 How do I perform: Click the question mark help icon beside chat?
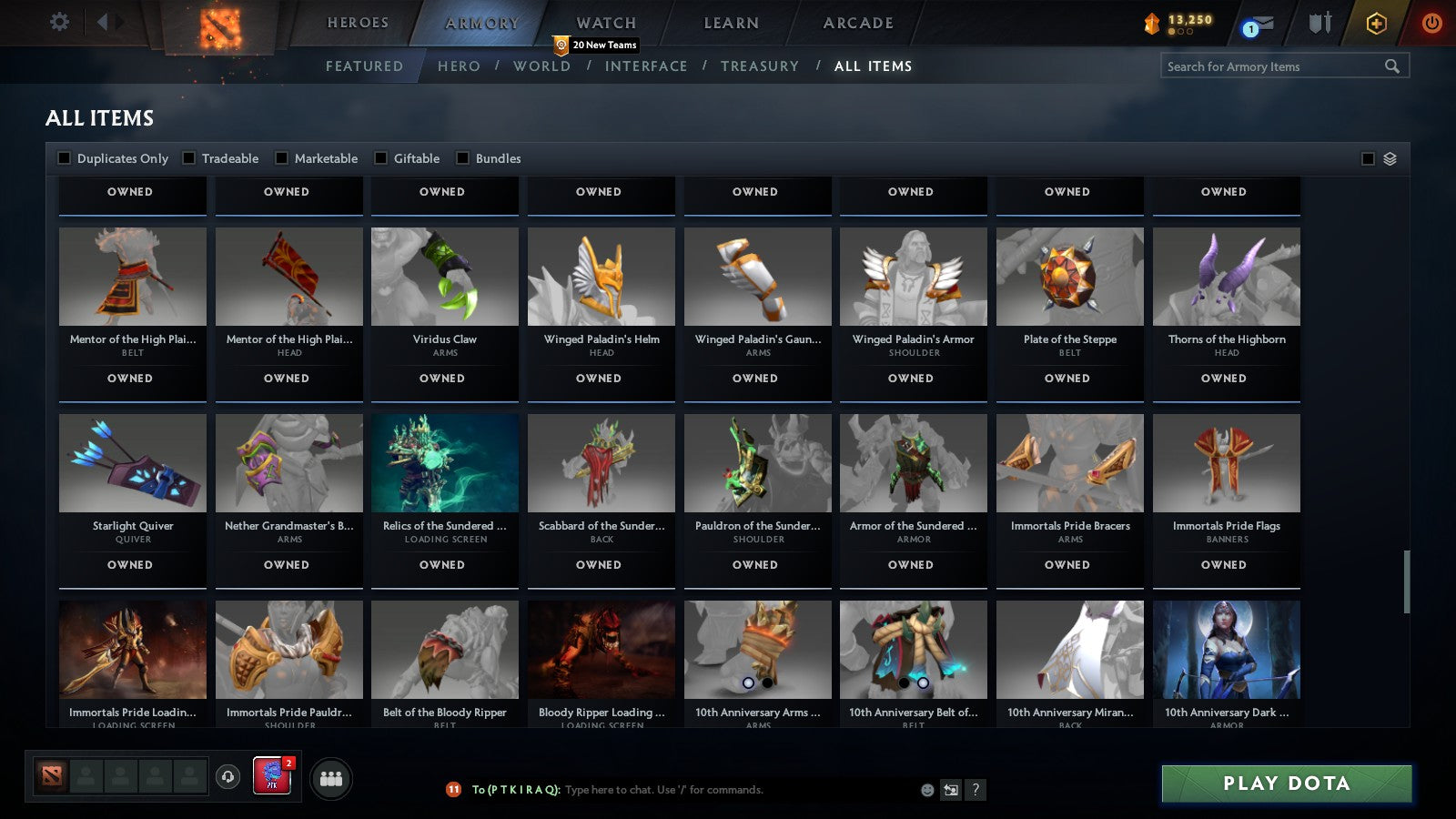coord(976,790)
